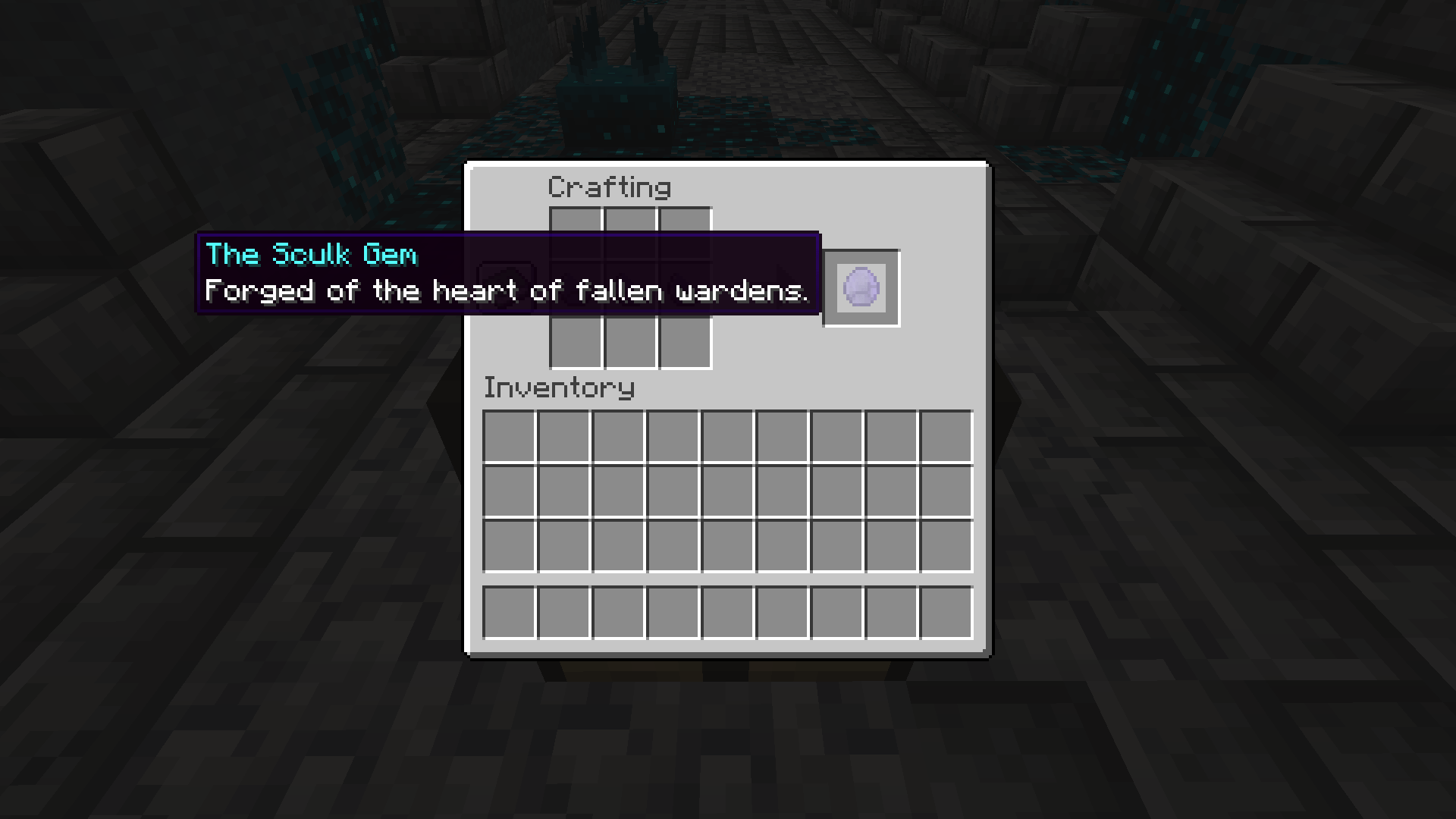Click the middle slot of the second inventory row
The height and width of the screenshot is (819, 1456).
pyautogui.click(x=726, y=489)
